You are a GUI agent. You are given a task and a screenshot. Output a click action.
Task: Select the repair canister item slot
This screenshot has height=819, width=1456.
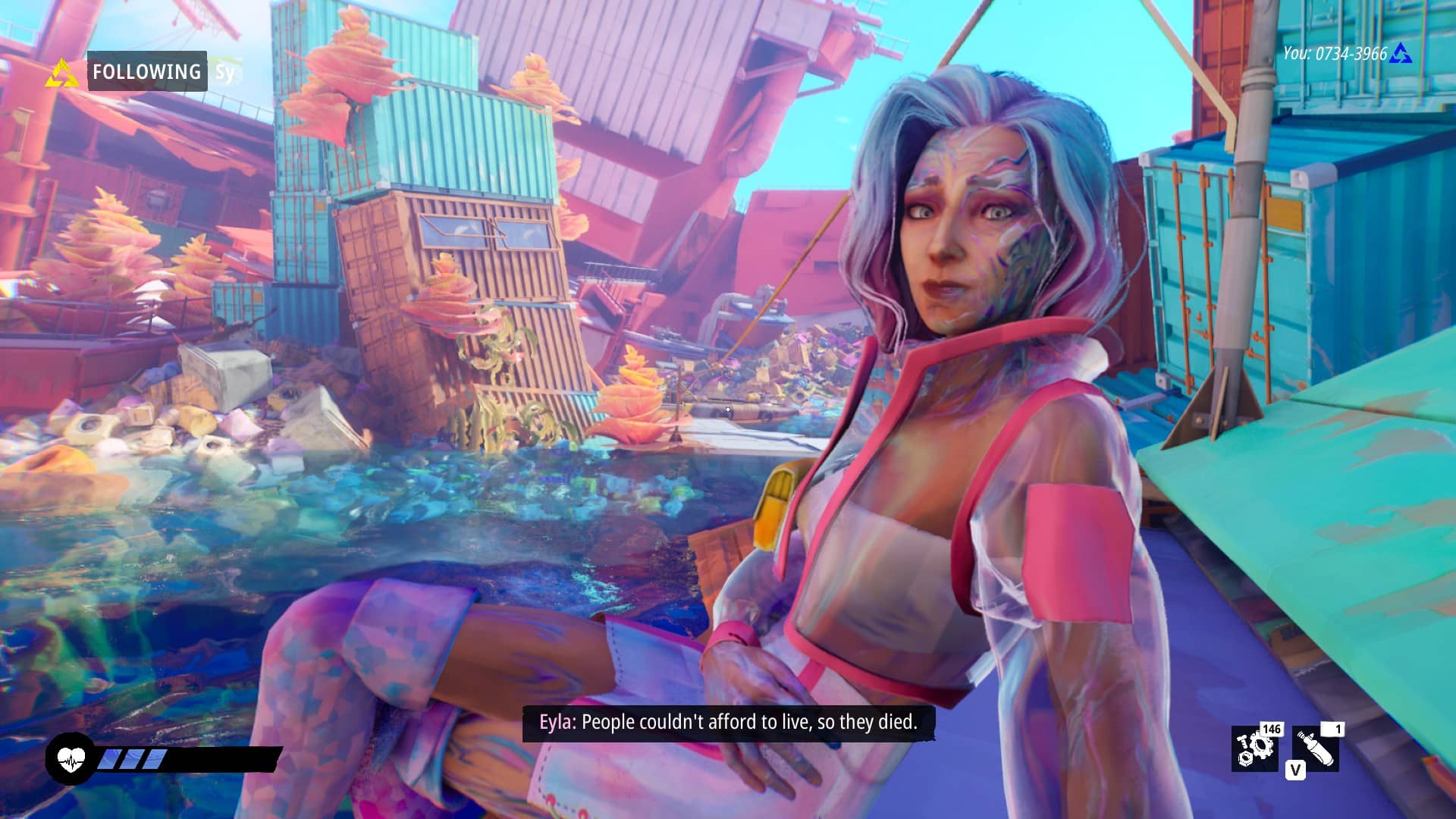tap(1316, 748)
